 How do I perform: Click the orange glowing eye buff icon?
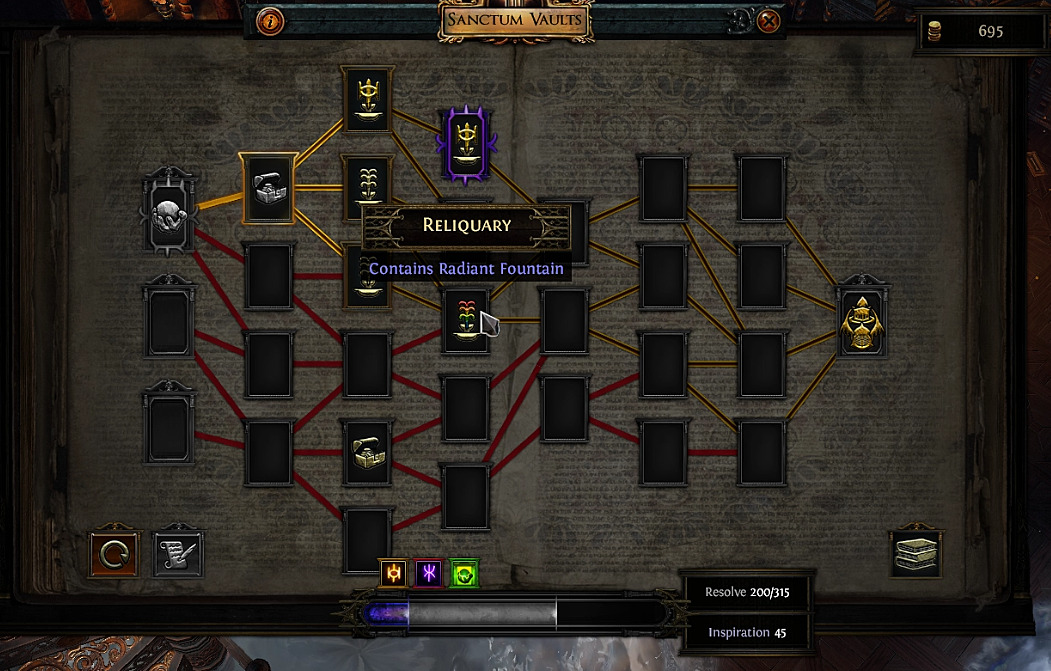pyautogui.click(x=395, y=573)
